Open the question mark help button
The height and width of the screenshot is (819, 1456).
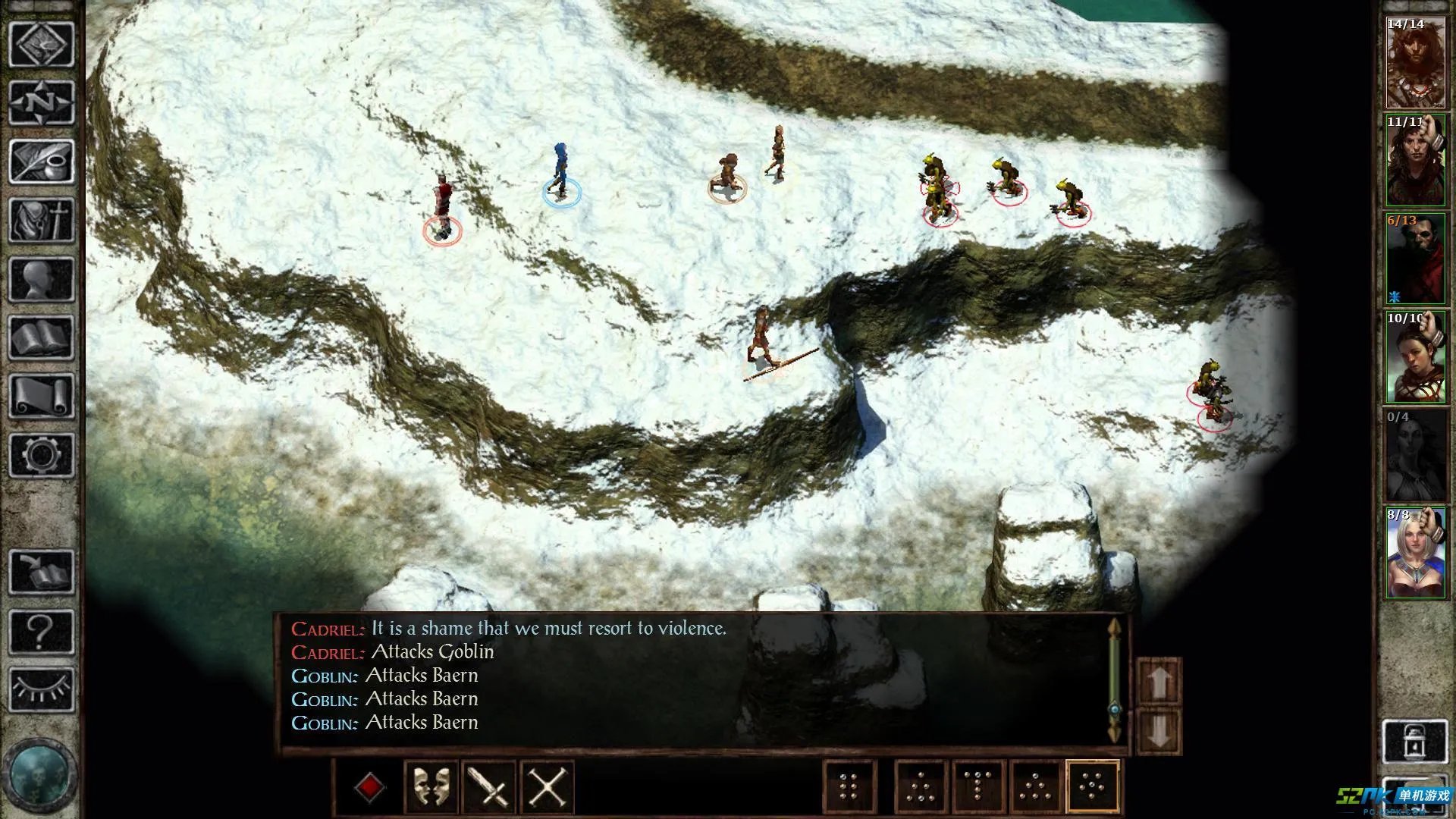coord(42,631)
